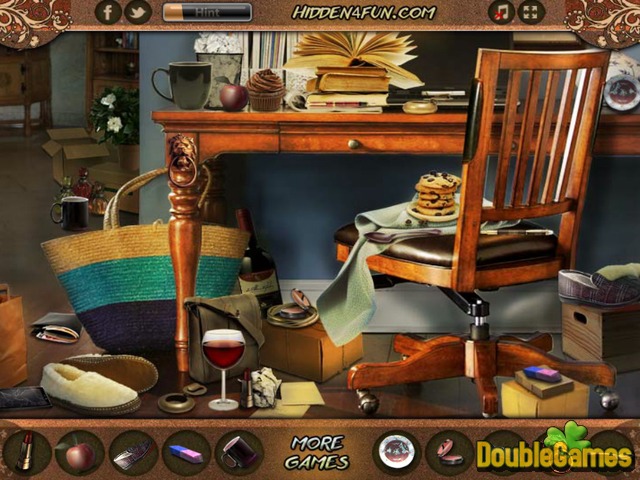Toggle the music note sound button

501,12
